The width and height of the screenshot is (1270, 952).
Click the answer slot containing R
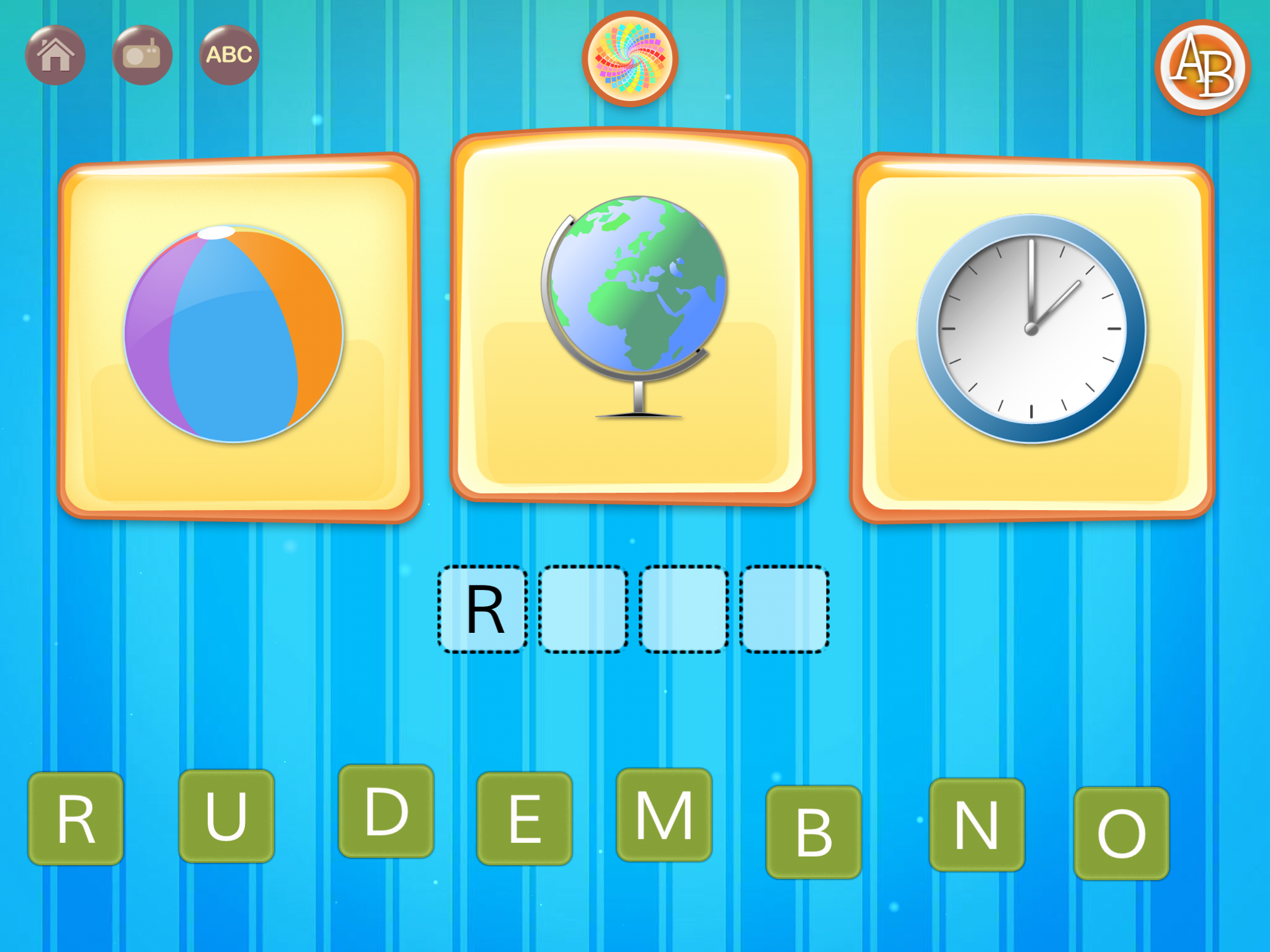click(x=483, y=609)
